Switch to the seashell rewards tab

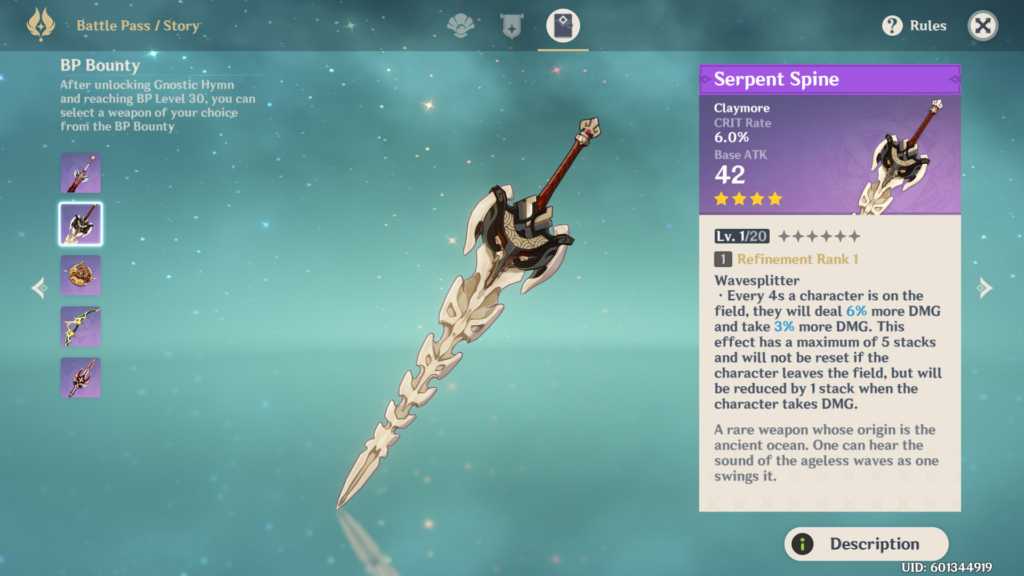coord(461,26)
